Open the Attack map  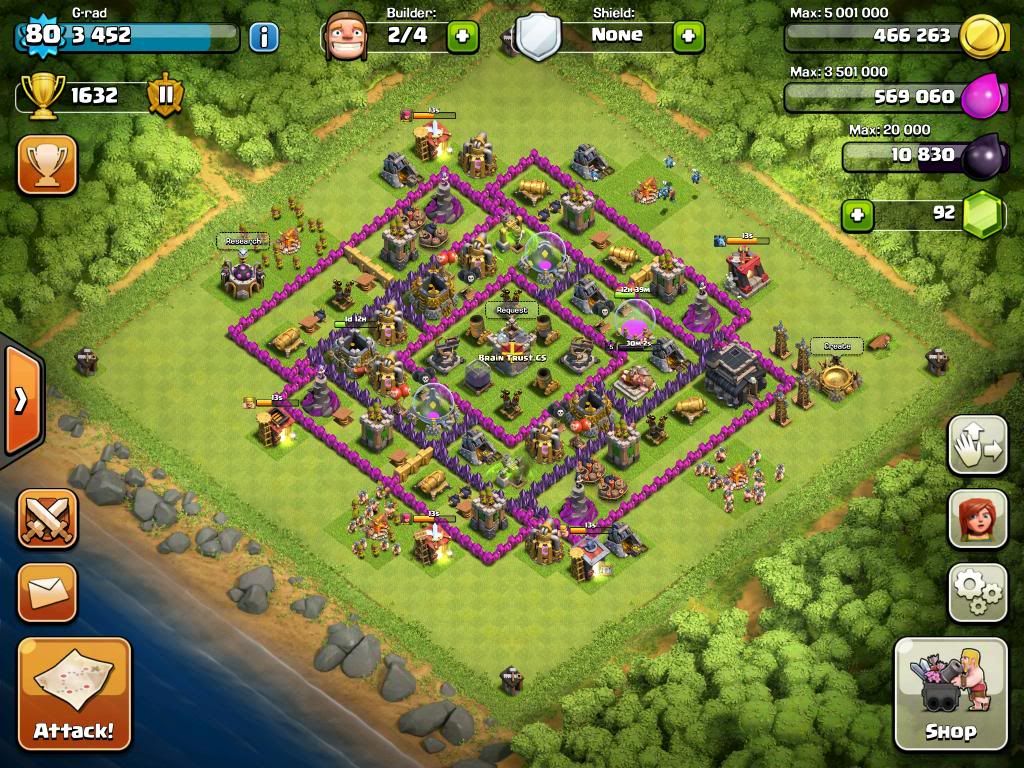[74, 694]
